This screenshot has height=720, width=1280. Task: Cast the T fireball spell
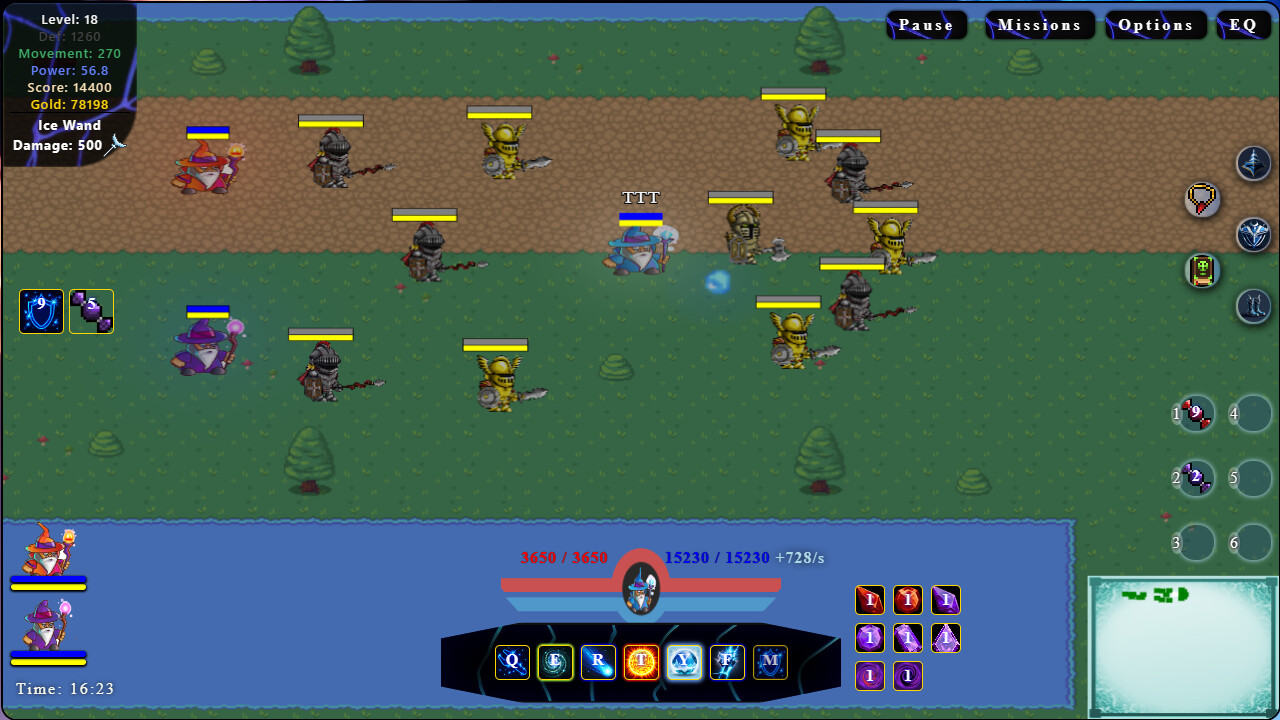pos(641,662)
